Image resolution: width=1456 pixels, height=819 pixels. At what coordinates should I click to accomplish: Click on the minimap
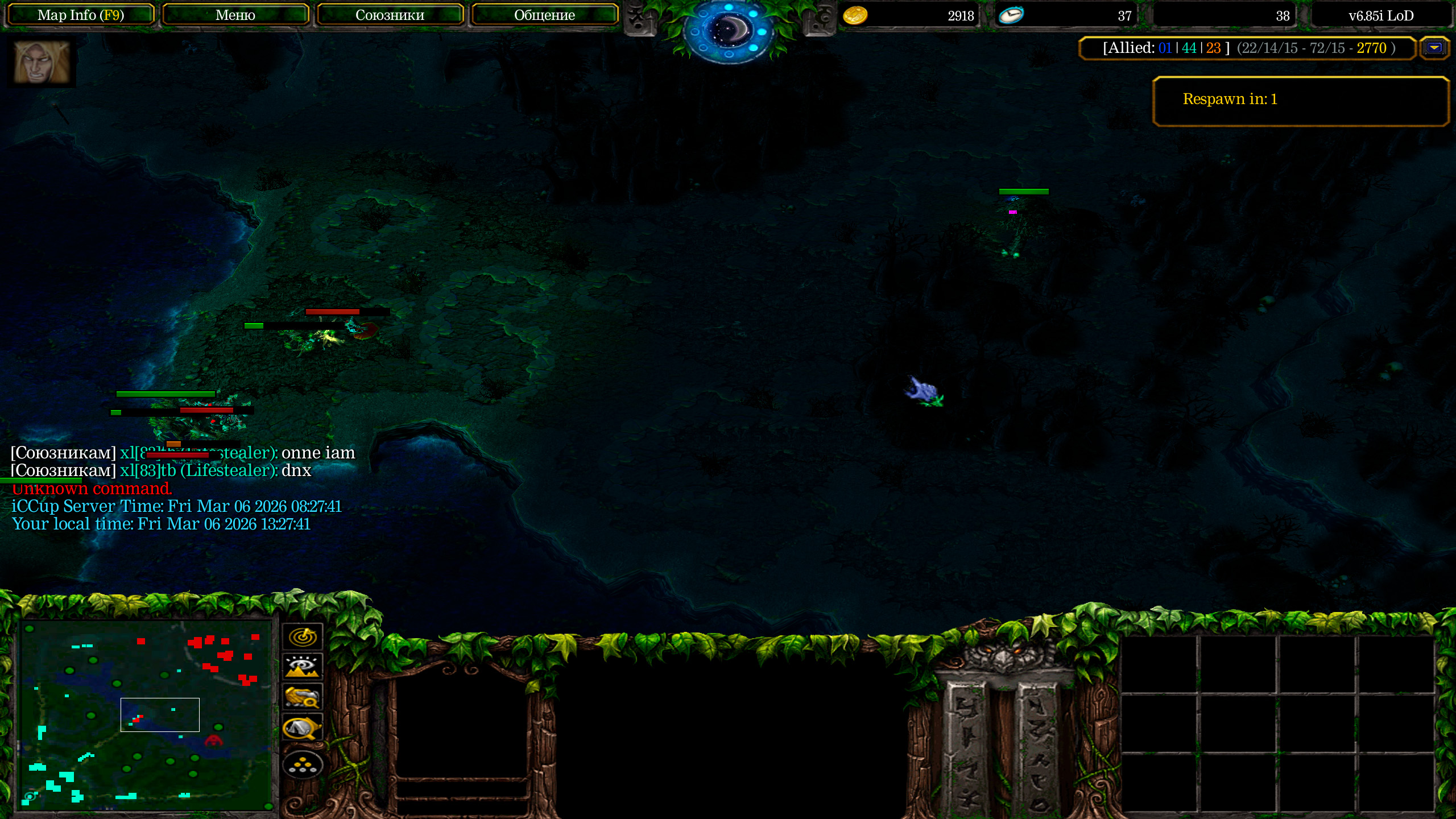[146, 714]
